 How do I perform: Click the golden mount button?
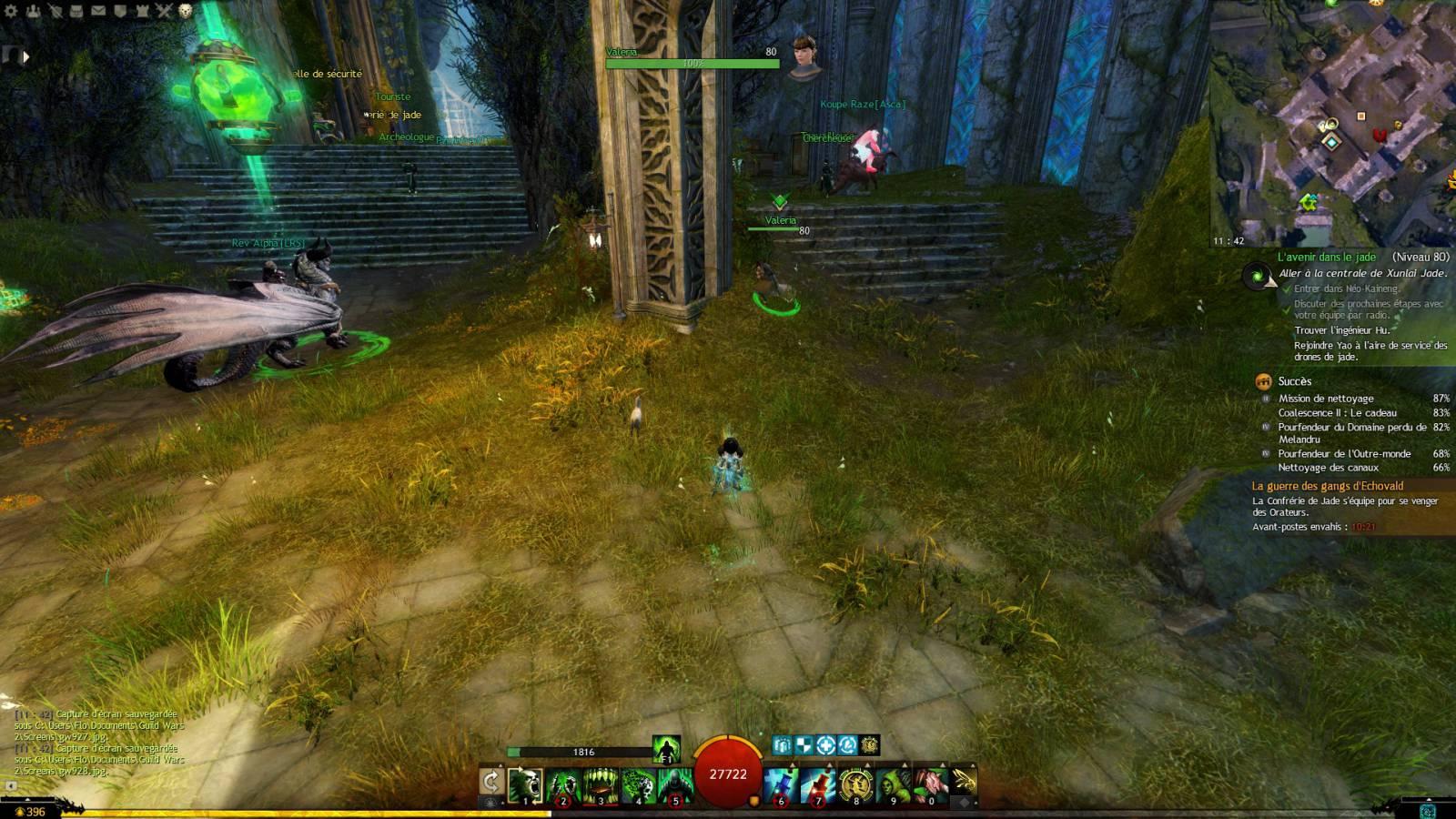click(965, 781)
